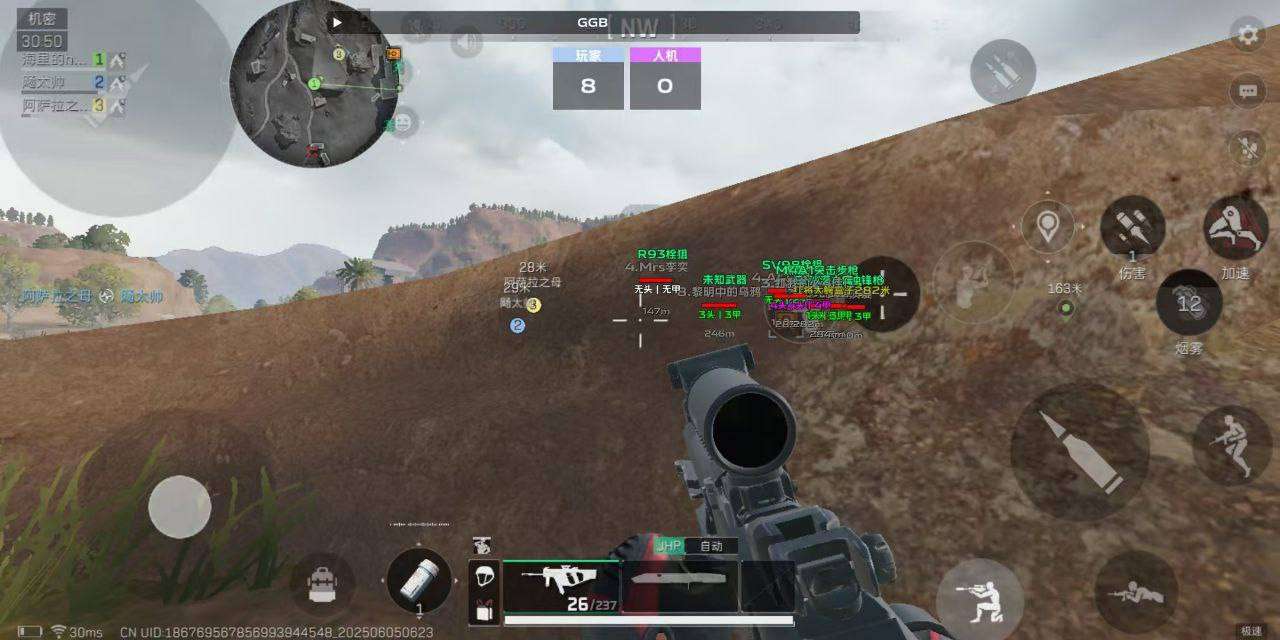Tap the two-bullets ammo button
This screenshot has height=640, width=1280.
1002,72
